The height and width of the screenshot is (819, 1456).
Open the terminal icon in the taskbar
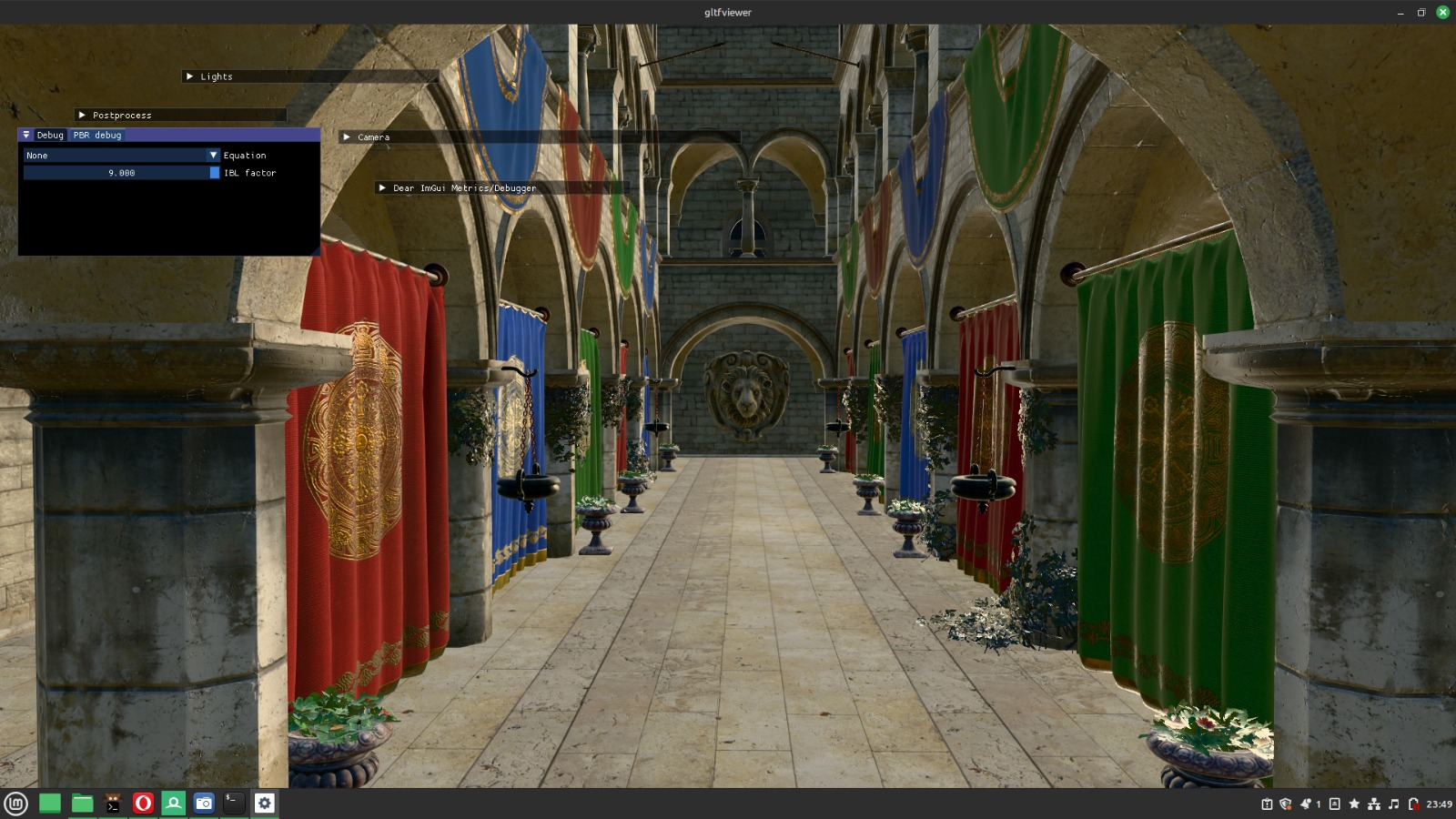pyautogui.click(x=232, y=804)
